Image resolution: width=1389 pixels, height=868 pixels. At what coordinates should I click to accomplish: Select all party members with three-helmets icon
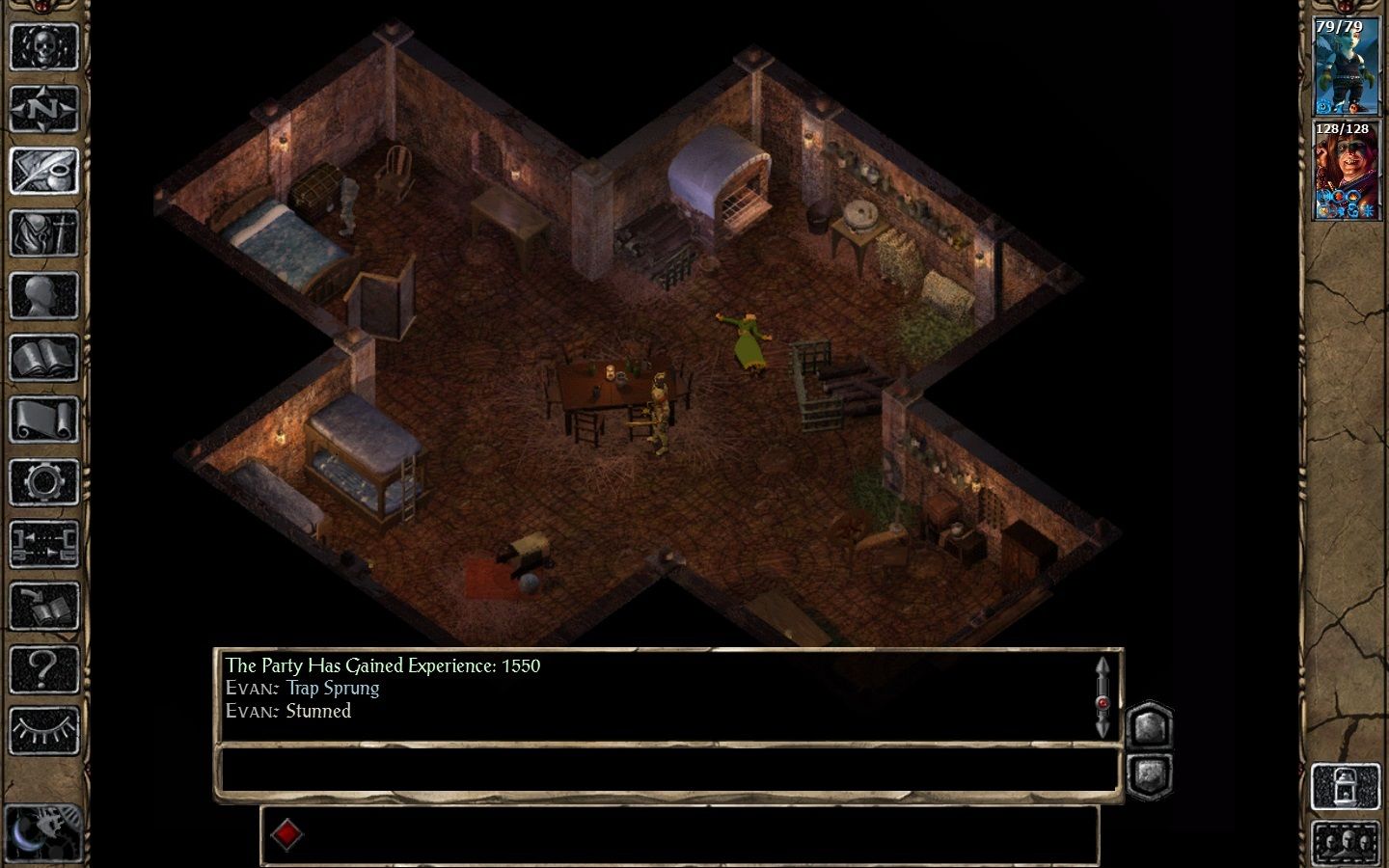pyautogui.click(x=1346, y=841)
